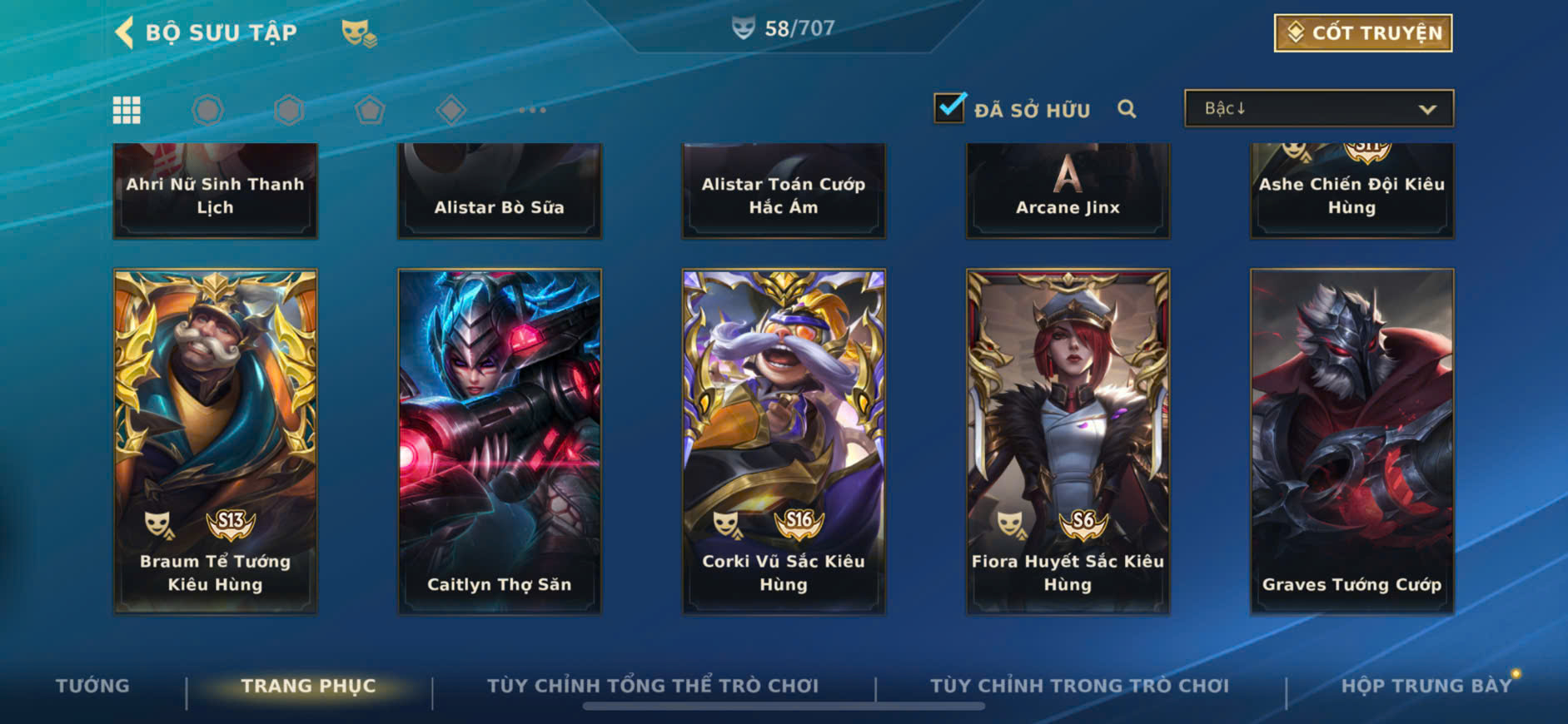Click the pentagon rarity filter icon

(370, 110)
